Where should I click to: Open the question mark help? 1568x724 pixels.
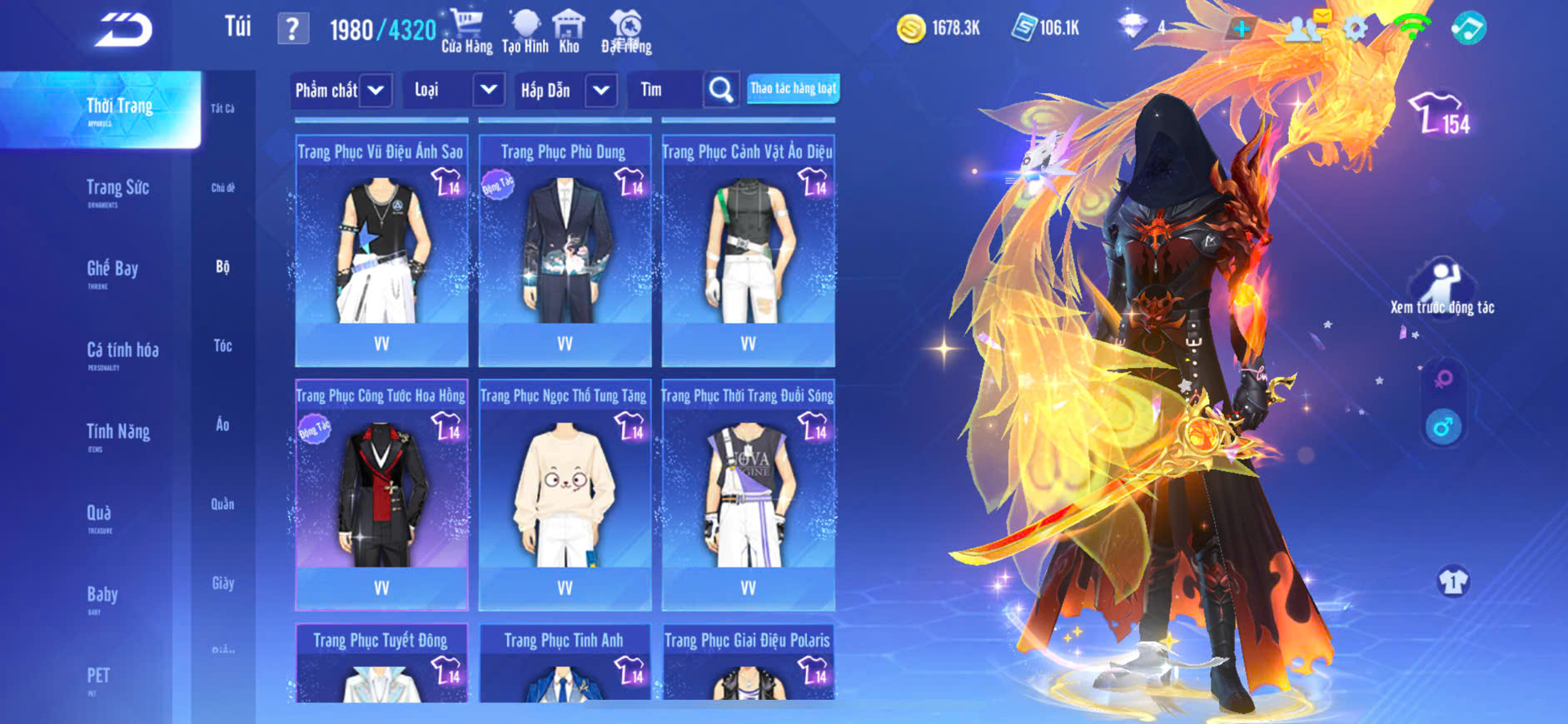tap(292, 29)
